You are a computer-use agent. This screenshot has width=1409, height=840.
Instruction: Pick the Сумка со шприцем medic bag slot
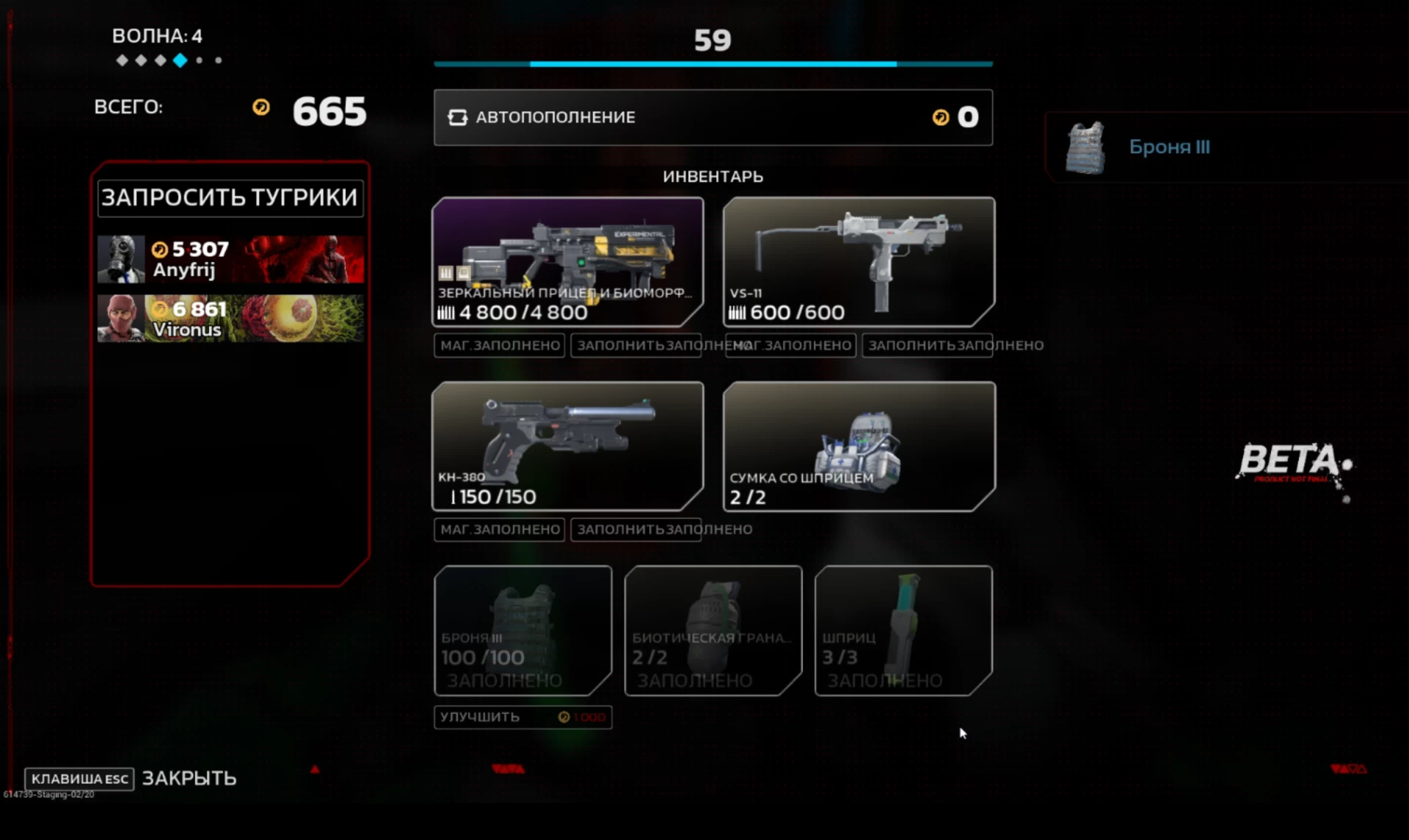pyautogui.click(x=859, y=445)
